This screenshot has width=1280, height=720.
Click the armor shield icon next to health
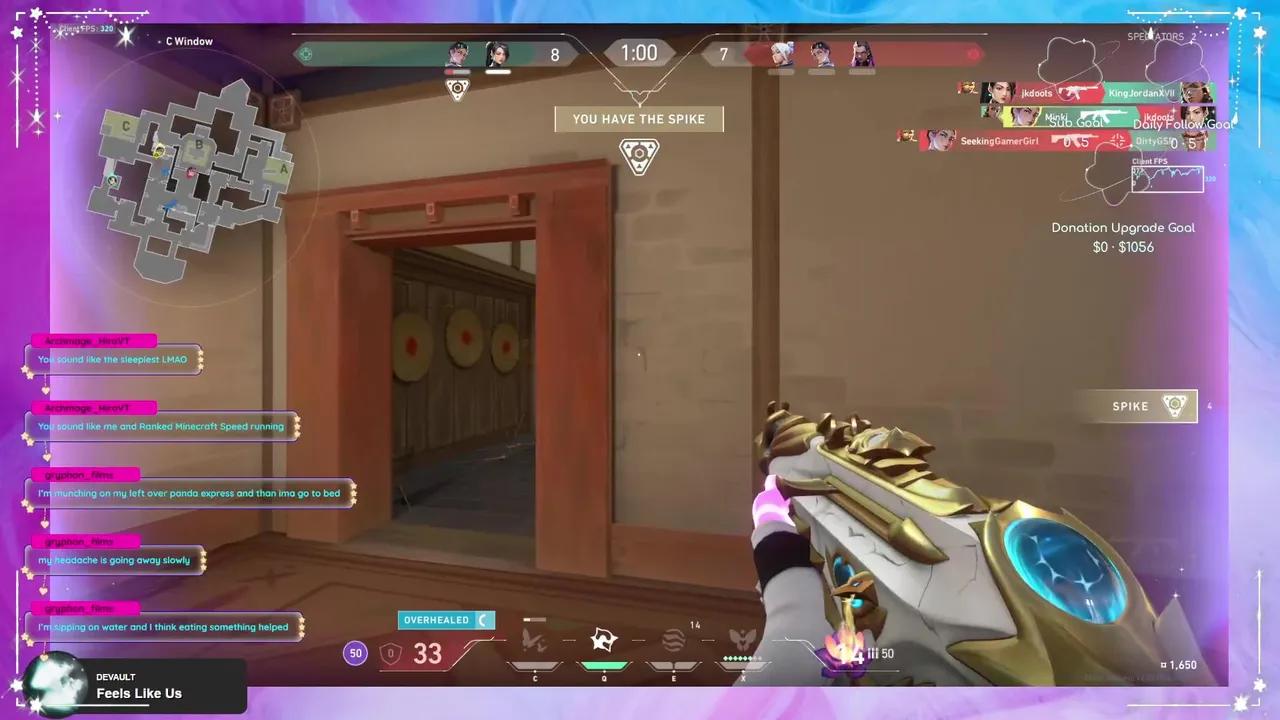tap(391, 652)
